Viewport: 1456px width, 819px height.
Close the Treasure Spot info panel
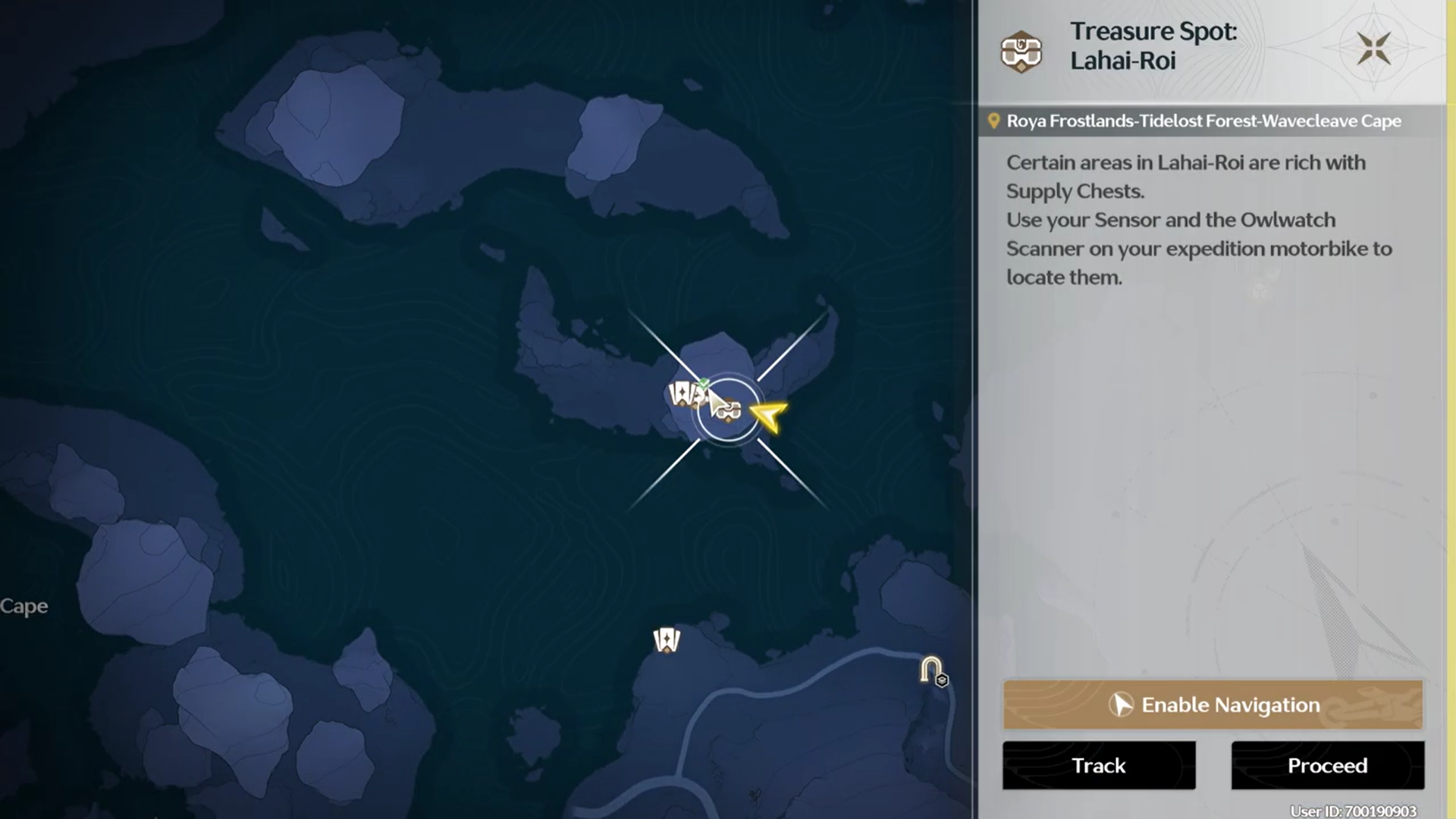coord(1373,49)
